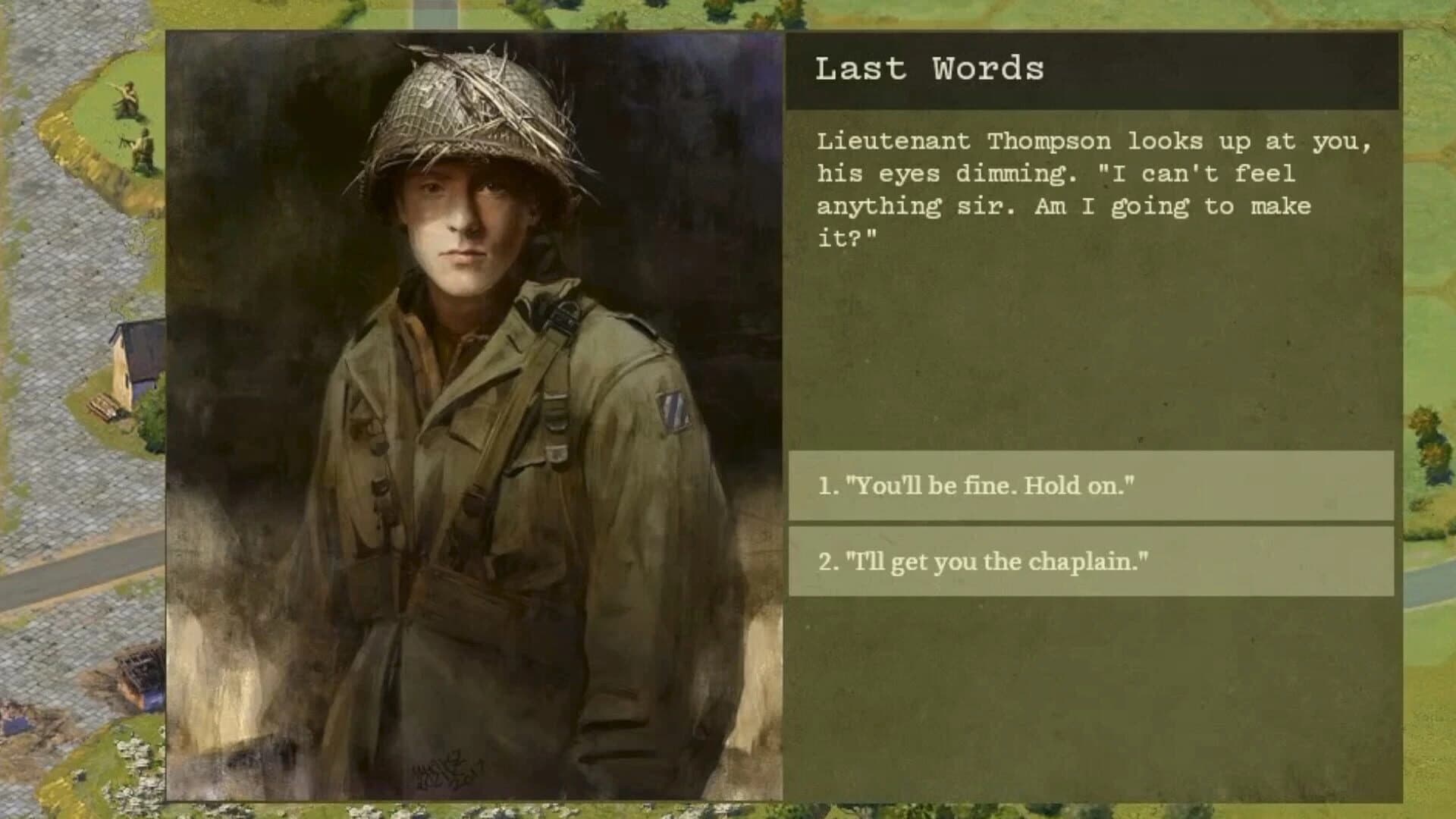Screen dimensions: 1456x819
Task: Choose response "You'll be fine. Hold on."
Action: [x=1092, y=485]
